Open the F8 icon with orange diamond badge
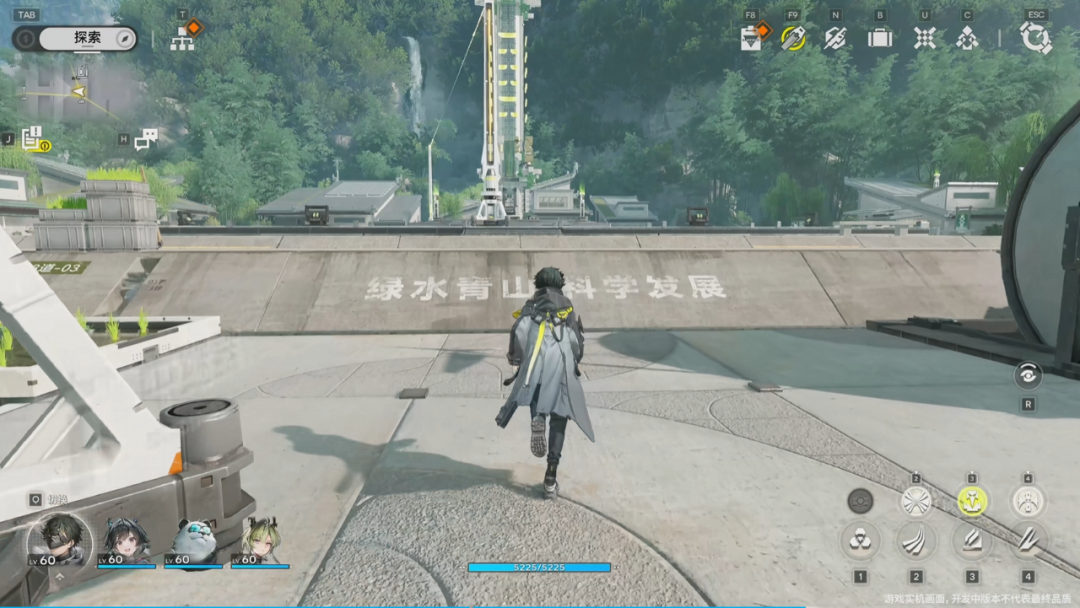1080x608 pixels. (753, 38)
